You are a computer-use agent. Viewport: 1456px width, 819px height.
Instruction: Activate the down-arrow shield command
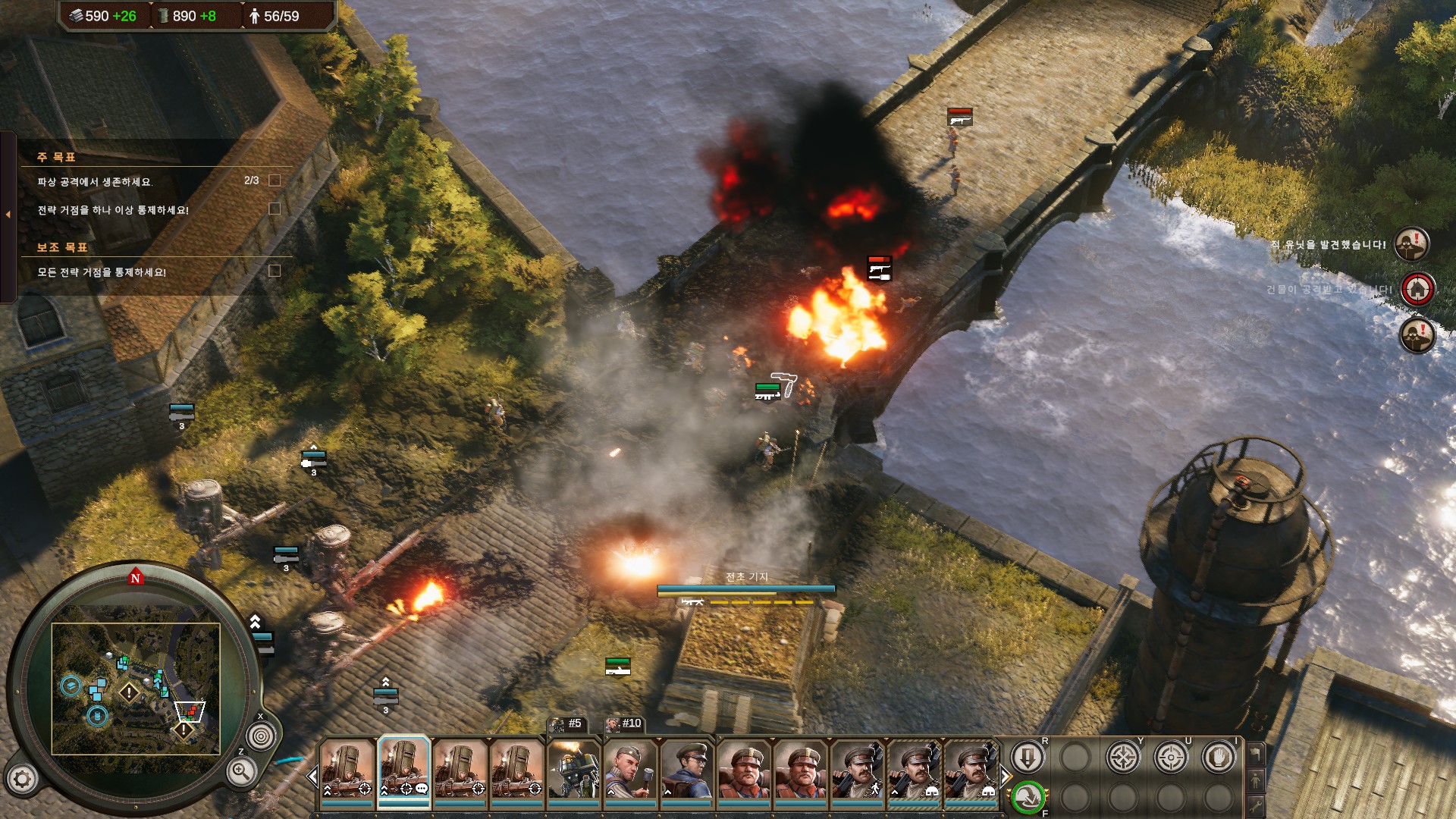[x=1028, y=758]
